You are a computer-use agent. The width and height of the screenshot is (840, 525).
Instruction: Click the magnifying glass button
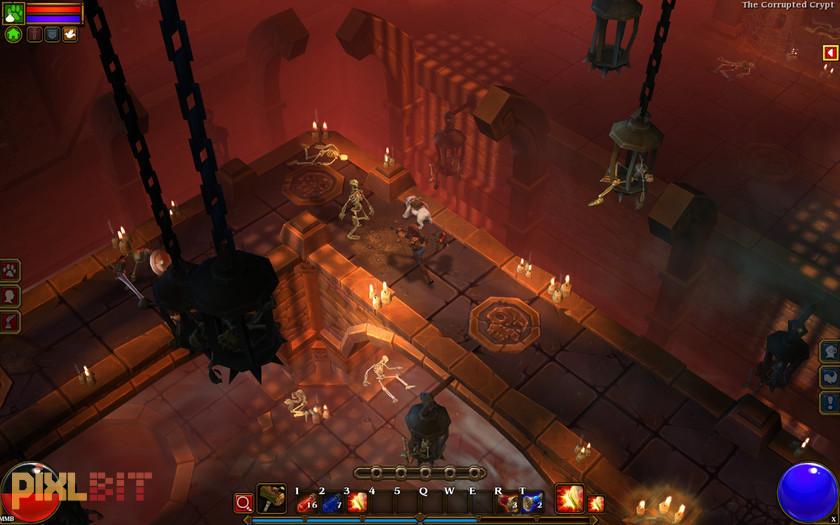coord(243,502)
